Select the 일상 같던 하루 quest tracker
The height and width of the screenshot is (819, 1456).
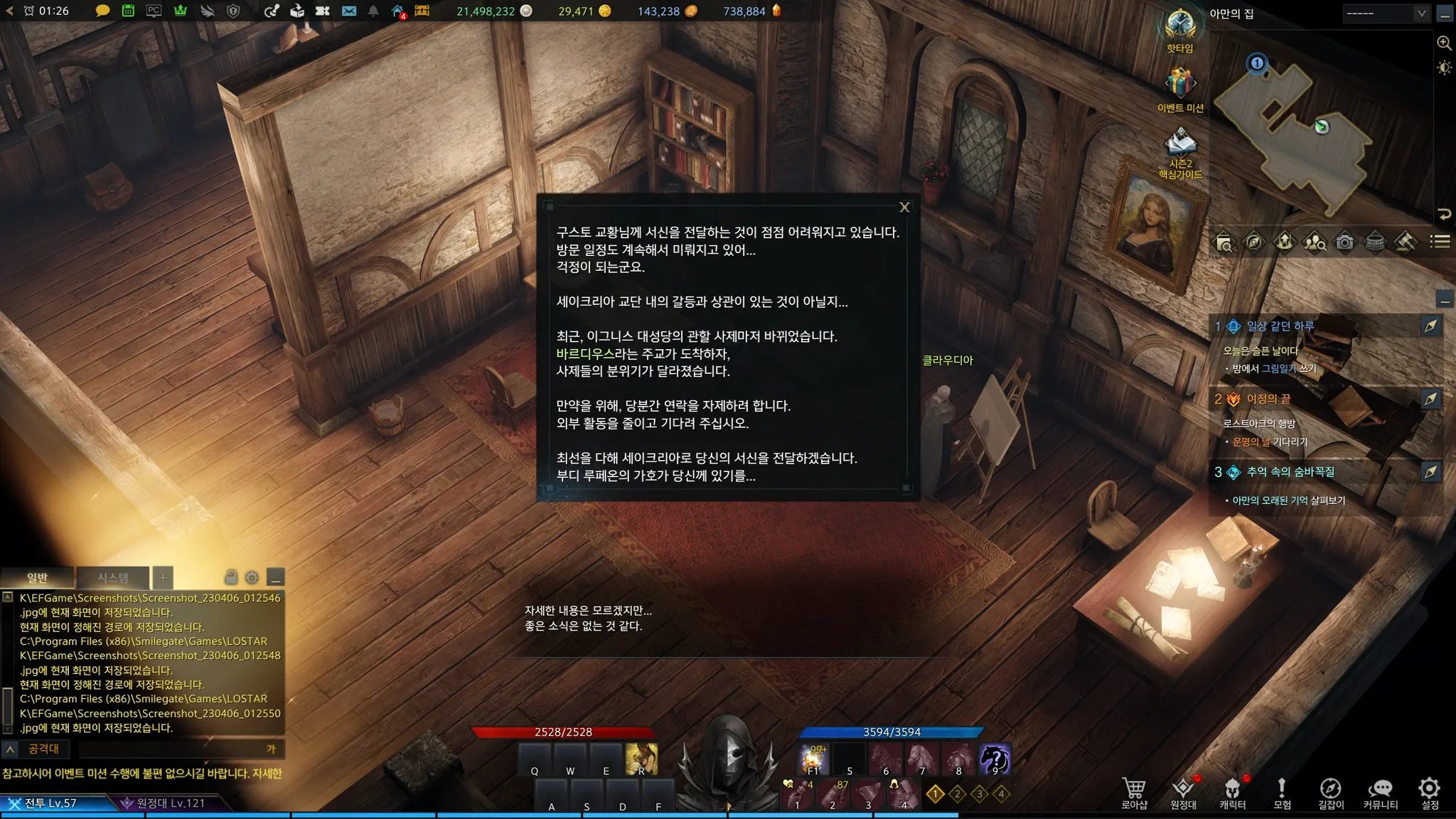pos(1280,326)
